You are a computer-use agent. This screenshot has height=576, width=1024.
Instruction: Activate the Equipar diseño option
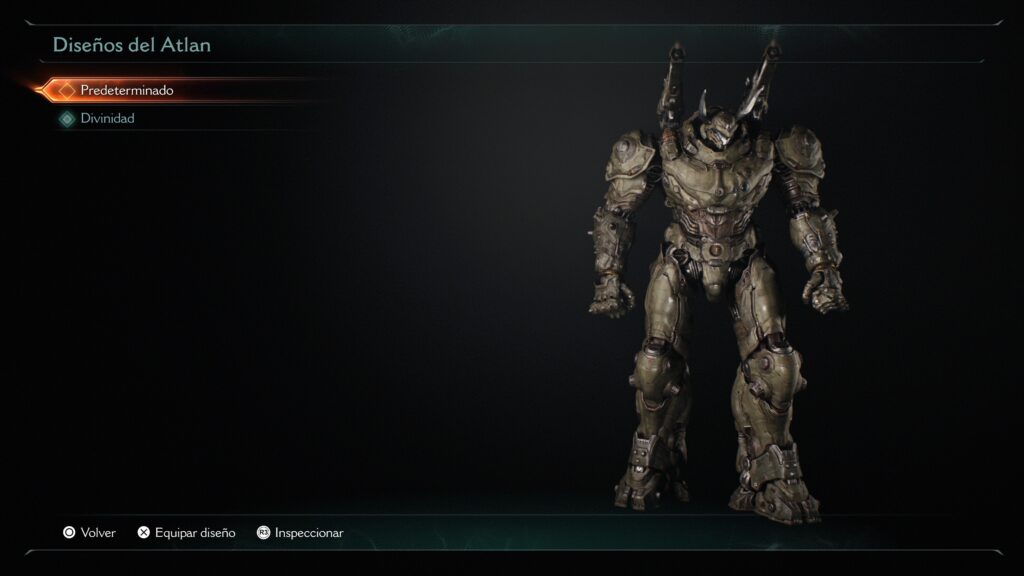point(186,533)
